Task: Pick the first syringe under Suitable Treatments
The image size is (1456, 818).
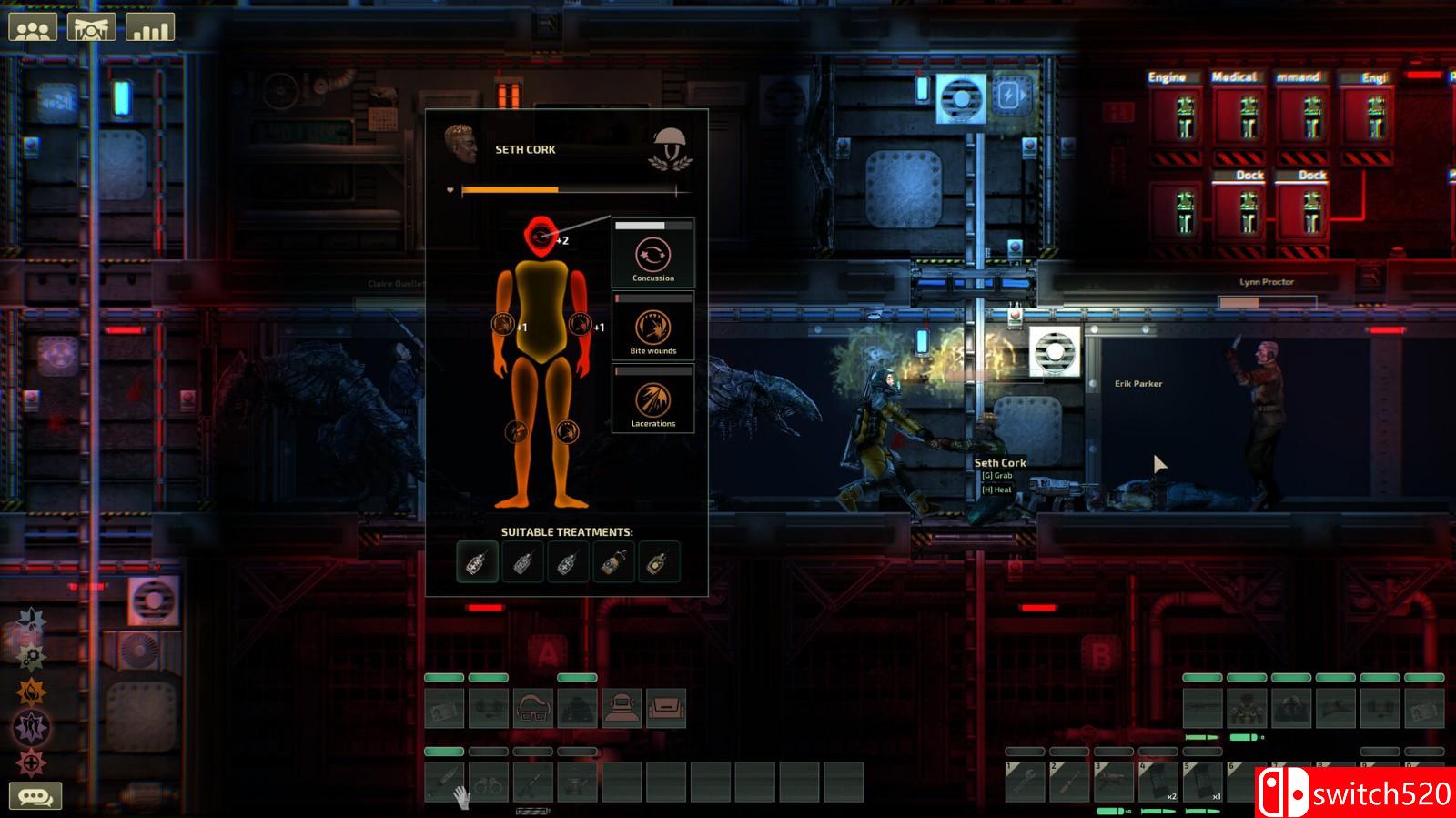Action: pyautogui.click(x=477, y=560)
